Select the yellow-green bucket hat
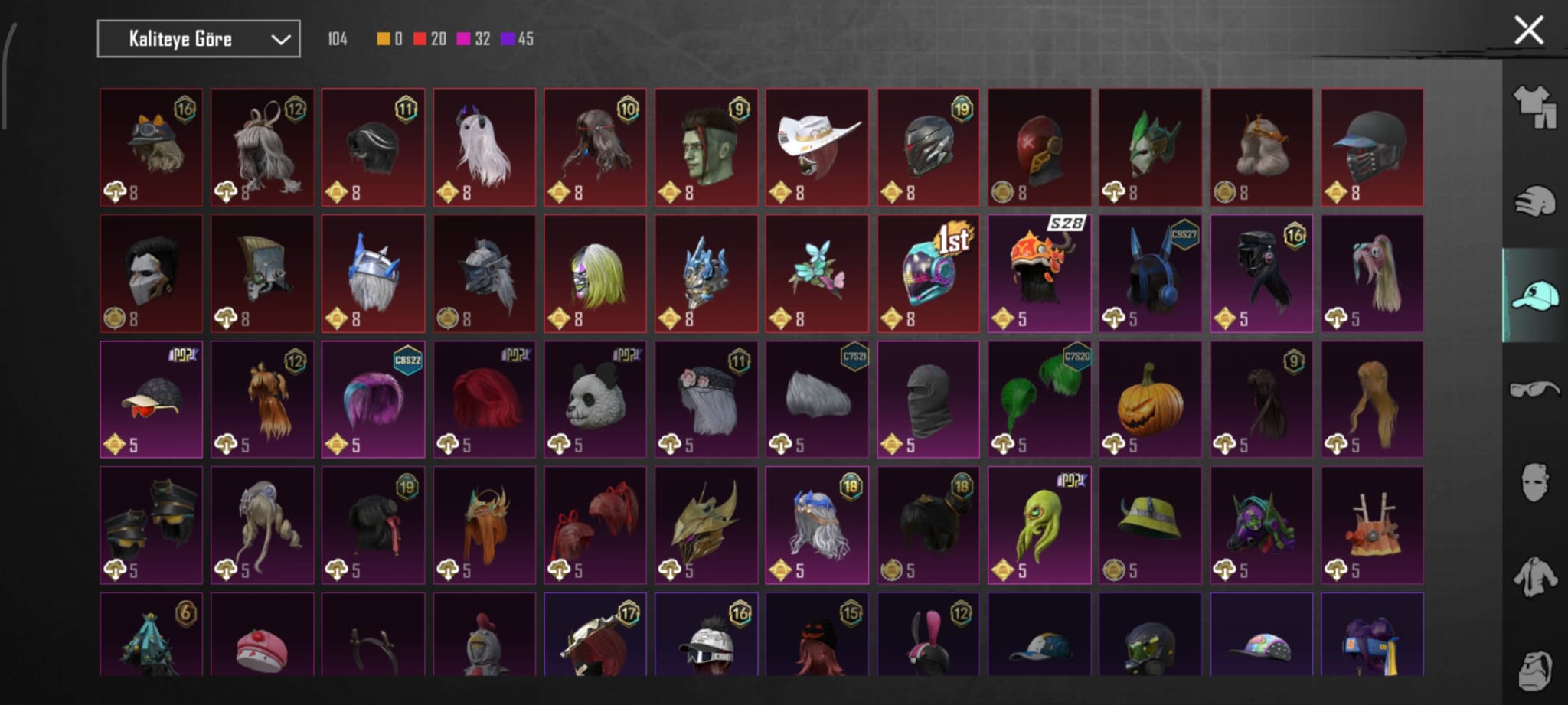Screen dimensions: 1568x705 (1150, 525)
